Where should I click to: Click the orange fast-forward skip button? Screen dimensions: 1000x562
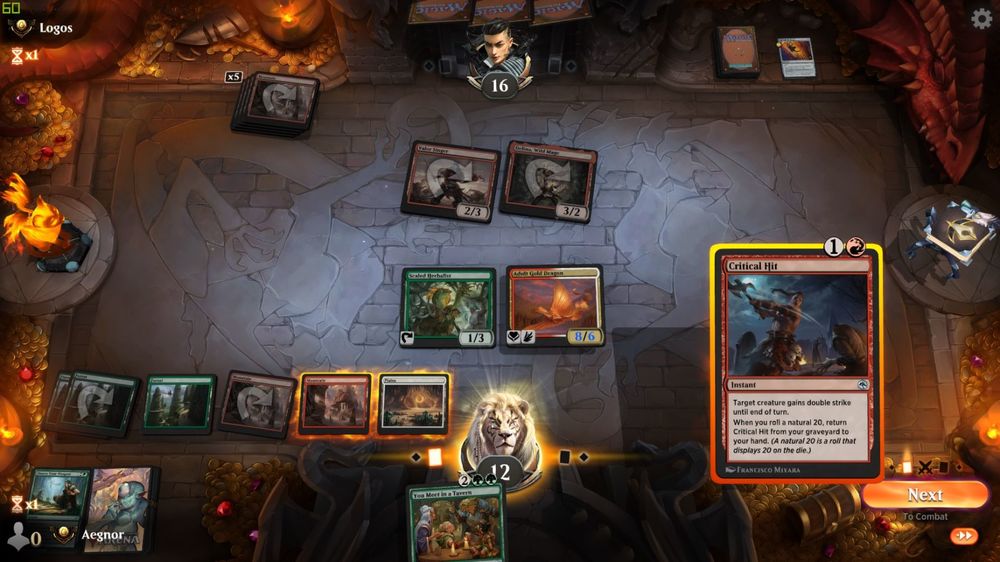point(964,536)
